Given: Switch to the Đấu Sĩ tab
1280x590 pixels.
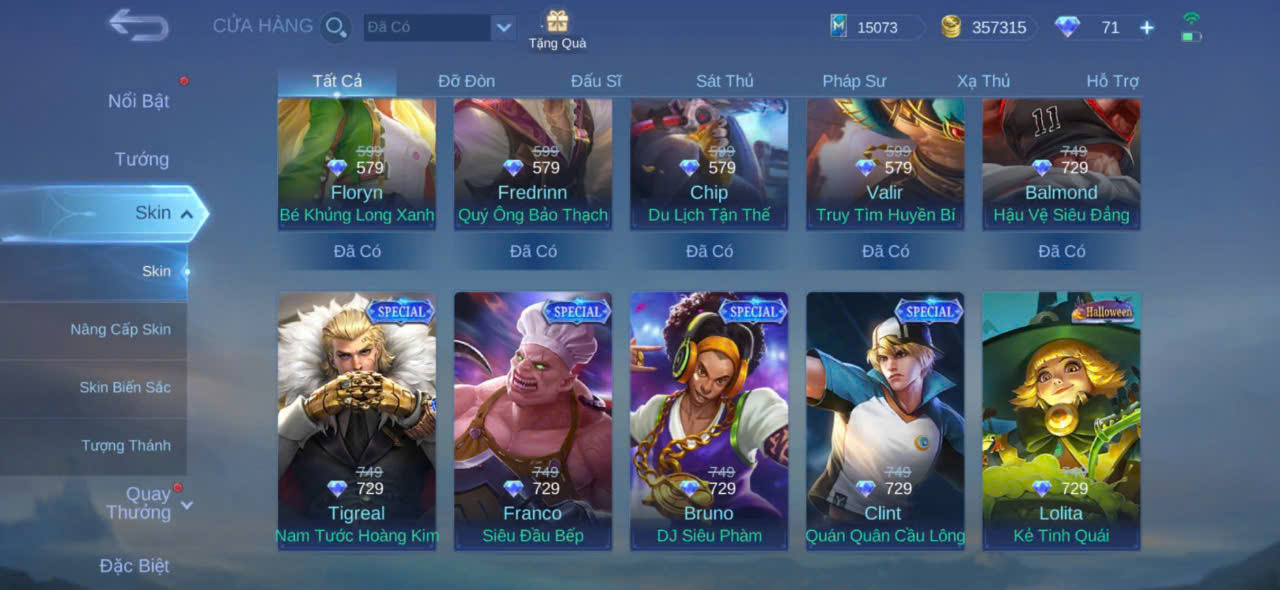Looking at the screenshot, I should point(596,81).
